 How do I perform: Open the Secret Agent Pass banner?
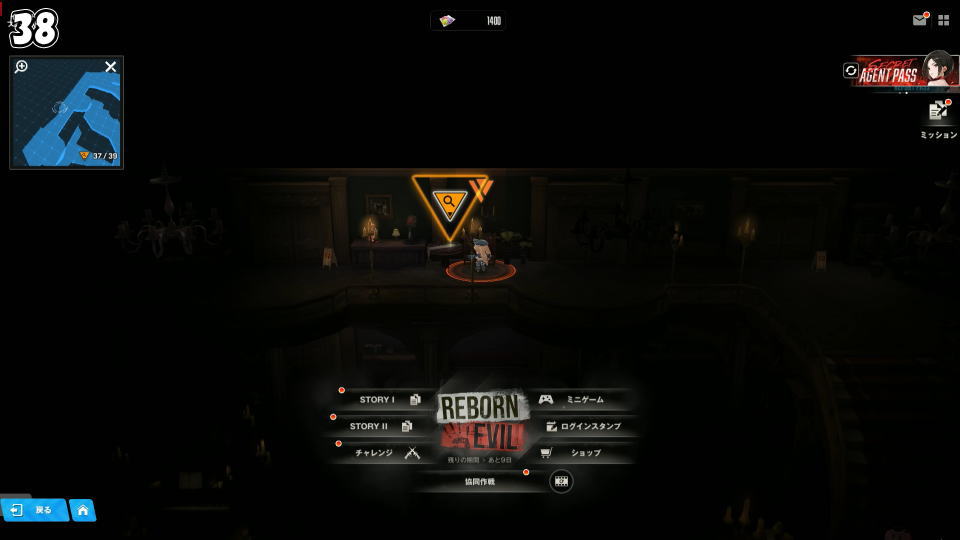pos(896,73)
